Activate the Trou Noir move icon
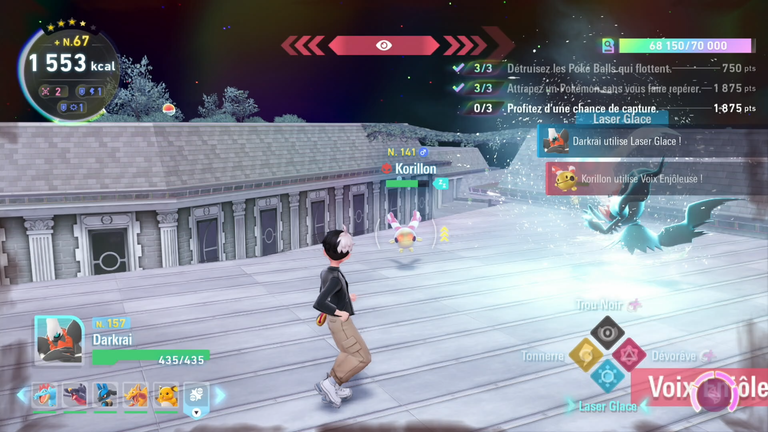Screen dimensions: 768x432 click(606, 330)
